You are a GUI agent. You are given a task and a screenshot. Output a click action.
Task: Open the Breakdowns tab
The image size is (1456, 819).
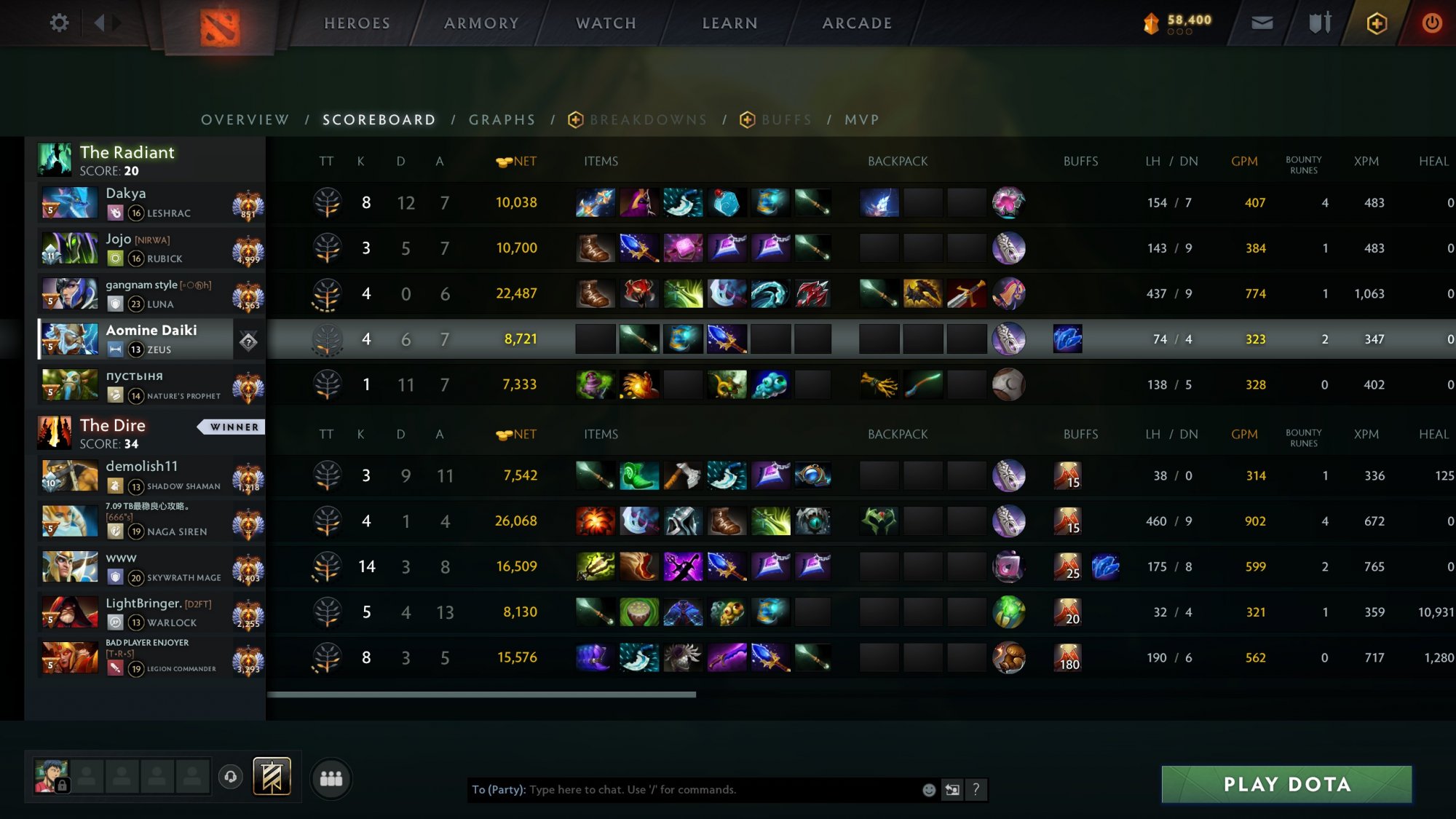tap(648, 120)
